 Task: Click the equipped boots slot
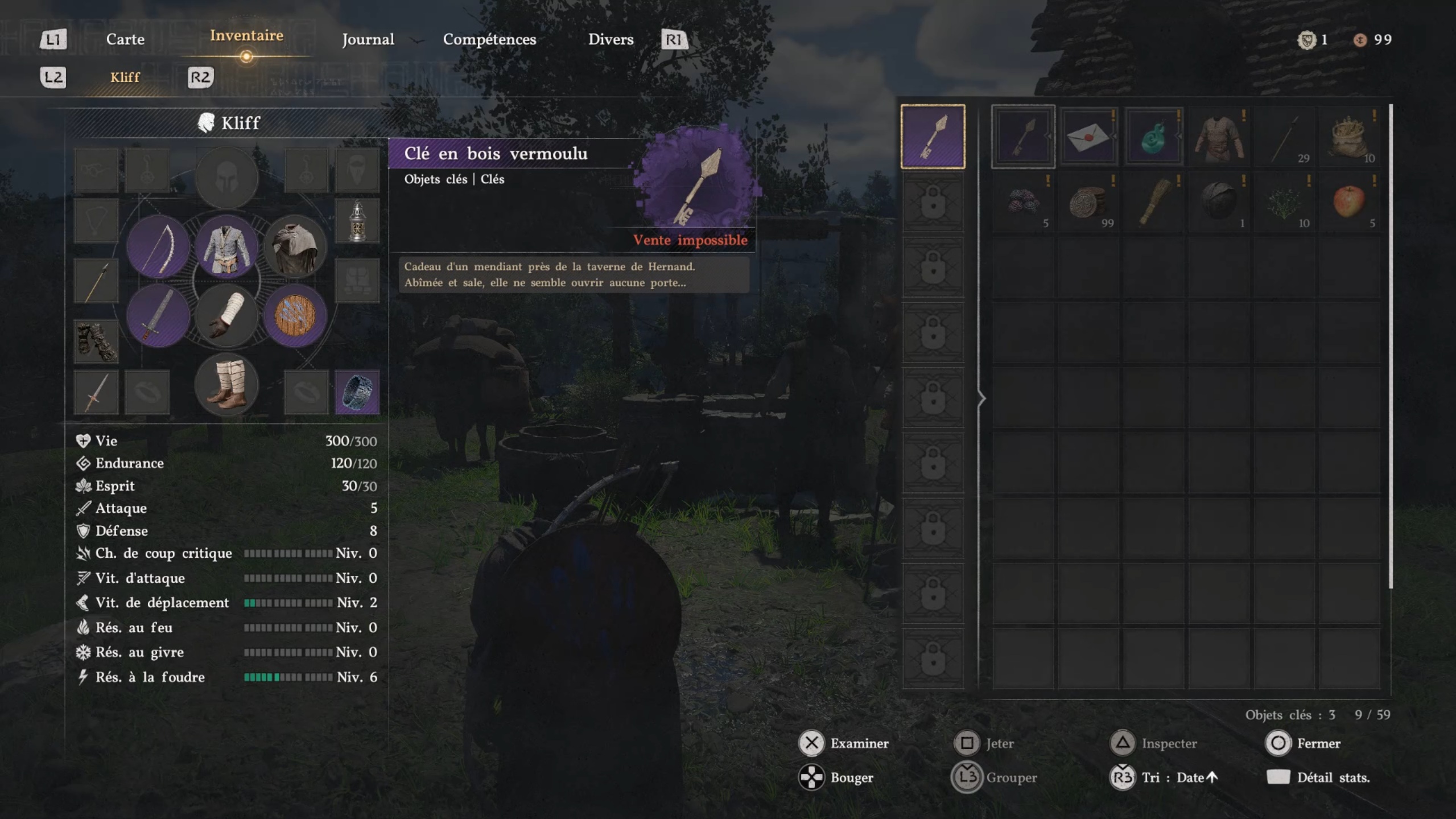click(226, 384)
